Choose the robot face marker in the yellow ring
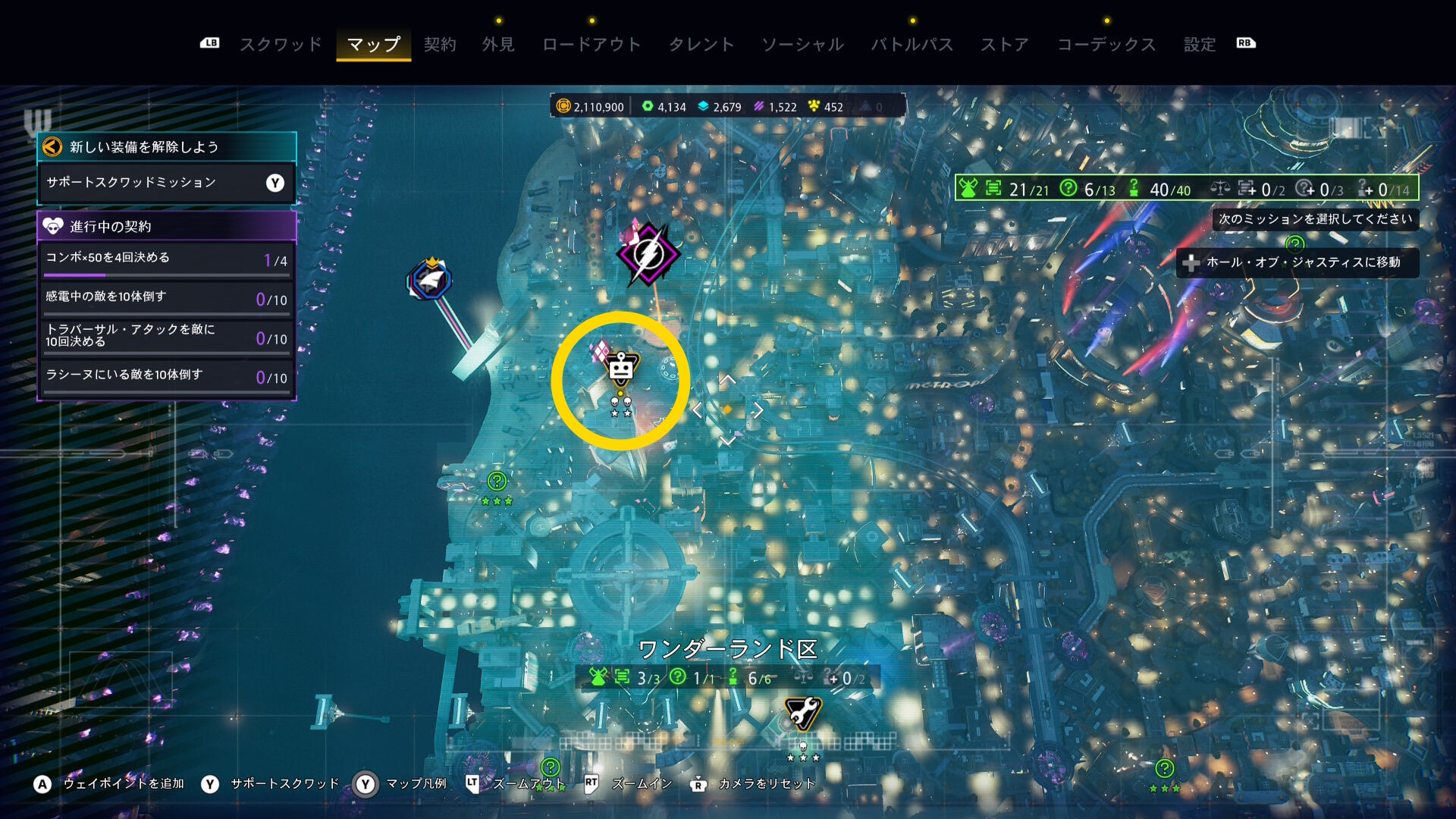Screen dimensions: 1456x819 621,369
